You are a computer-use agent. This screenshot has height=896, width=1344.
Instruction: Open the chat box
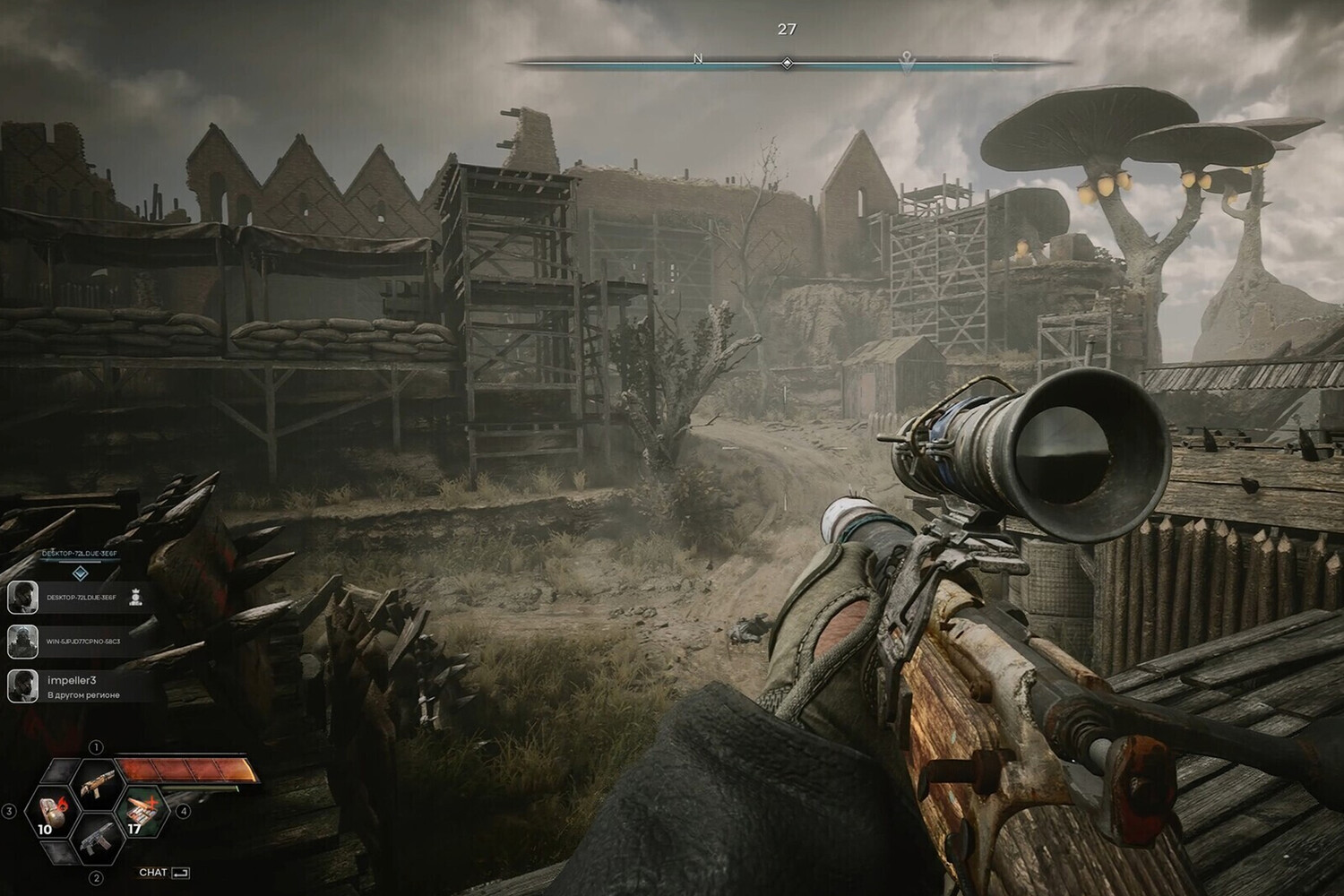tap(164, 872)
